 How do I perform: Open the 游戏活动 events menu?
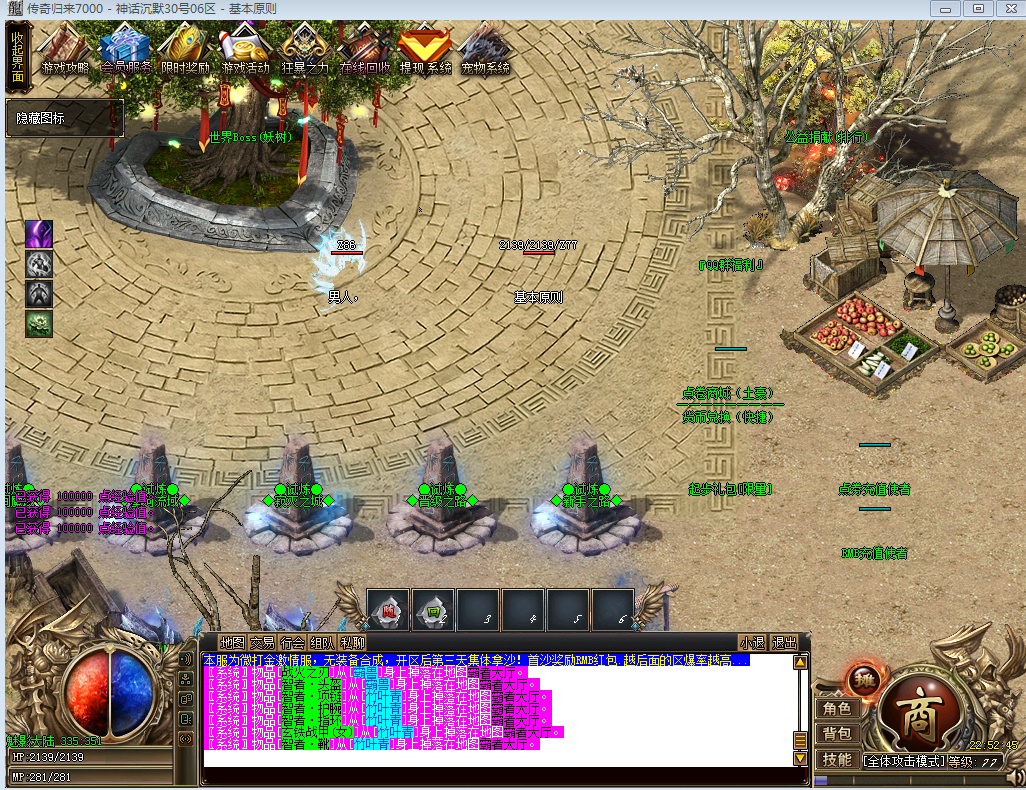pos(245,50)
